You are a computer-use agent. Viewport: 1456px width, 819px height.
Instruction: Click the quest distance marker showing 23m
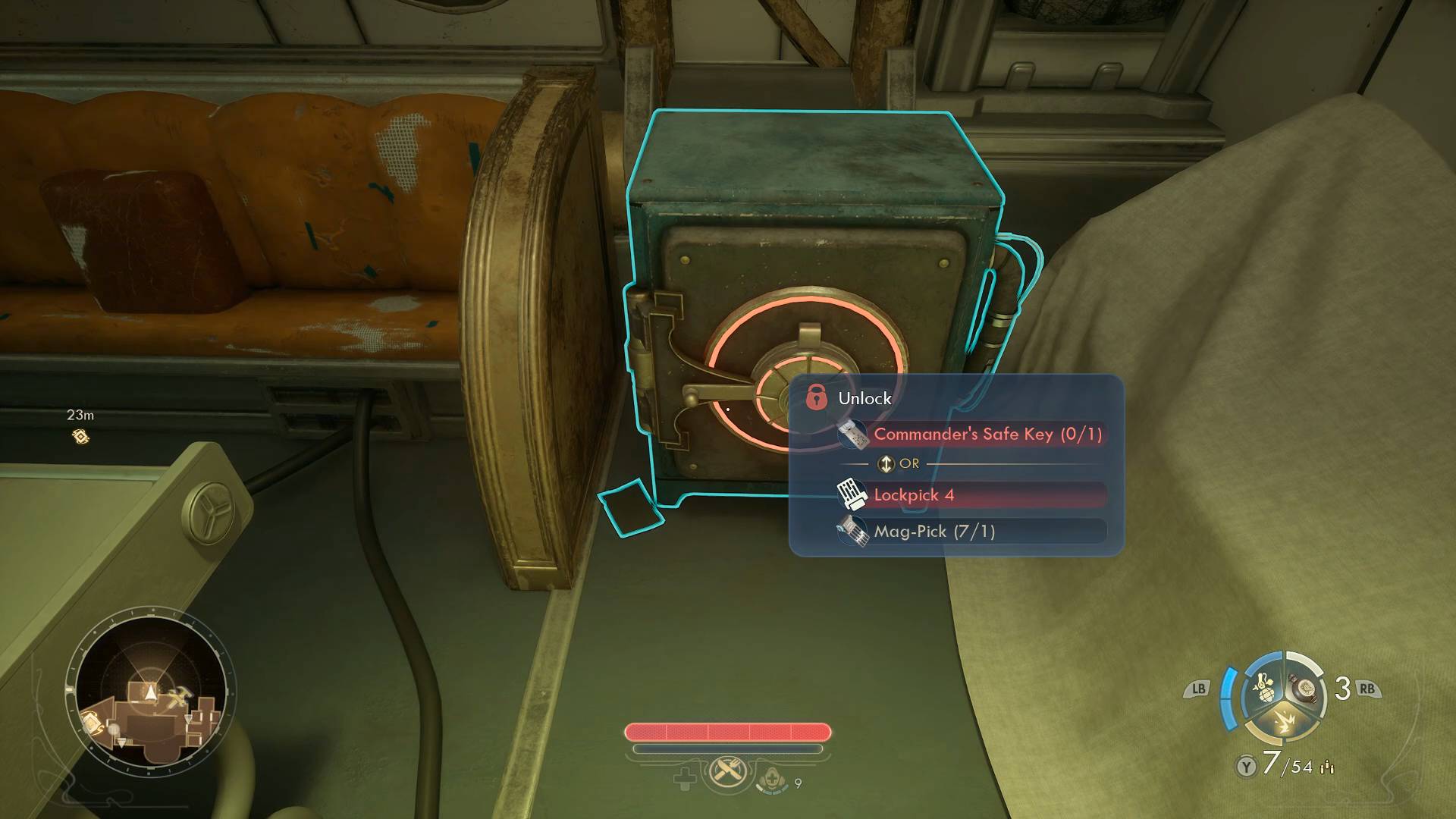click(80, 436)
